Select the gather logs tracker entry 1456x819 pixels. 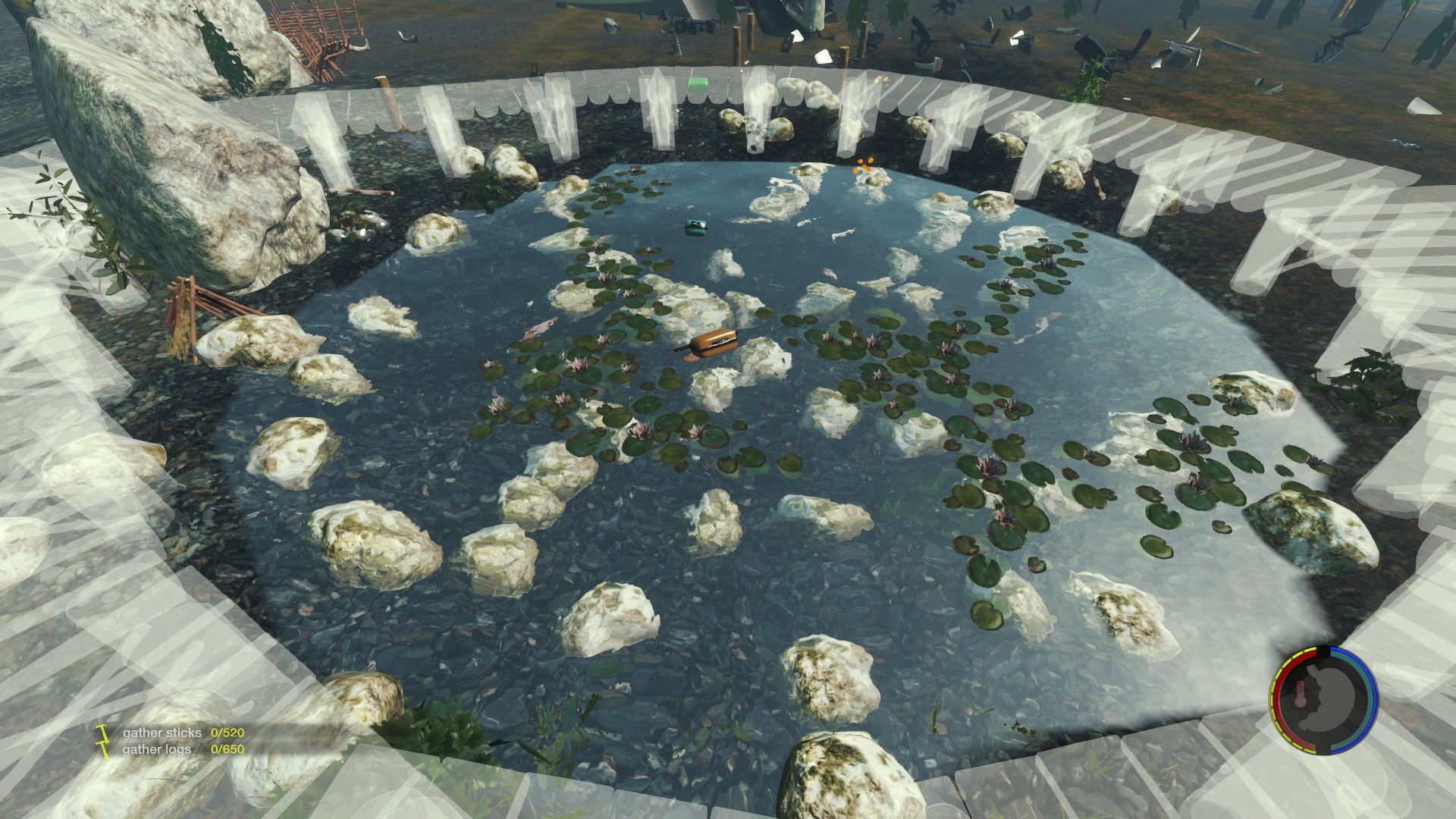(x=183, y=749)
